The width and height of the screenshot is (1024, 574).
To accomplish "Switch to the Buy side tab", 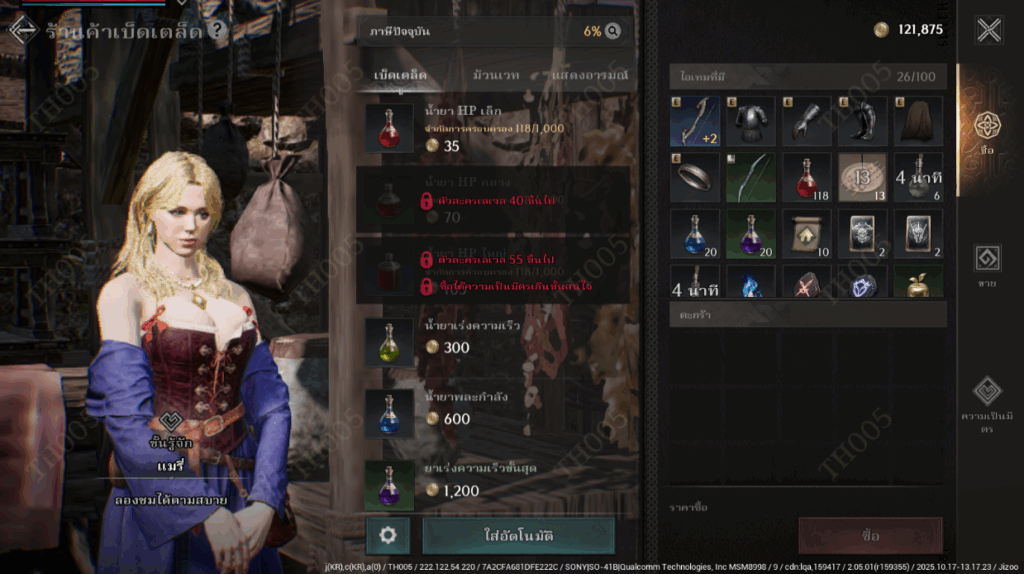I will [987, 132].
